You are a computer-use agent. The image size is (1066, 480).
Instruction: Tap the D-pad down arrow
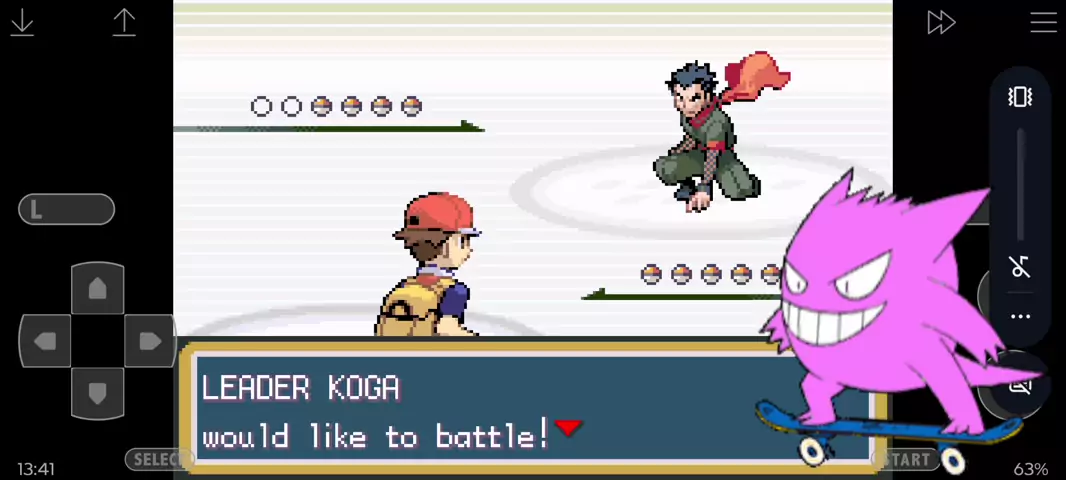pyautogui.click(x=97, y=393)
